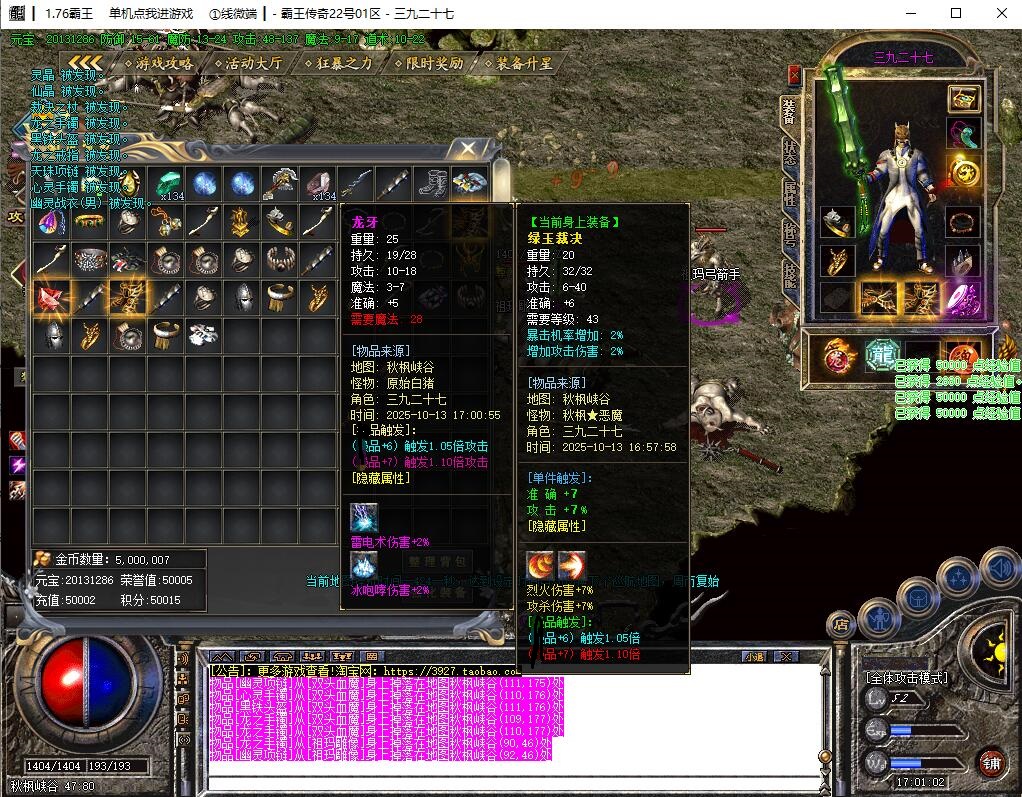Maximize the game window
The image size is (1022, 797).
click(x=955, y=13)
